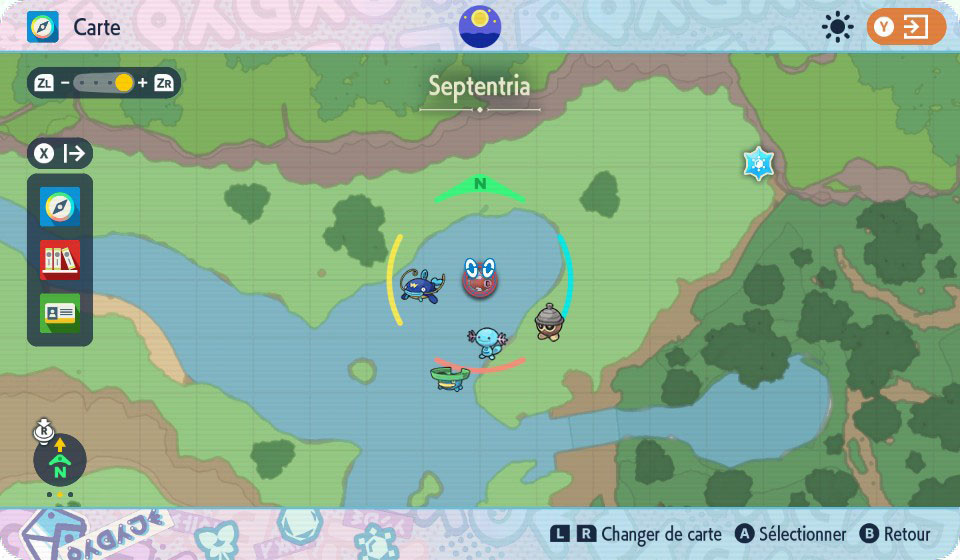
Task: Exit the map with the orange button
Action: pos(906,27)
